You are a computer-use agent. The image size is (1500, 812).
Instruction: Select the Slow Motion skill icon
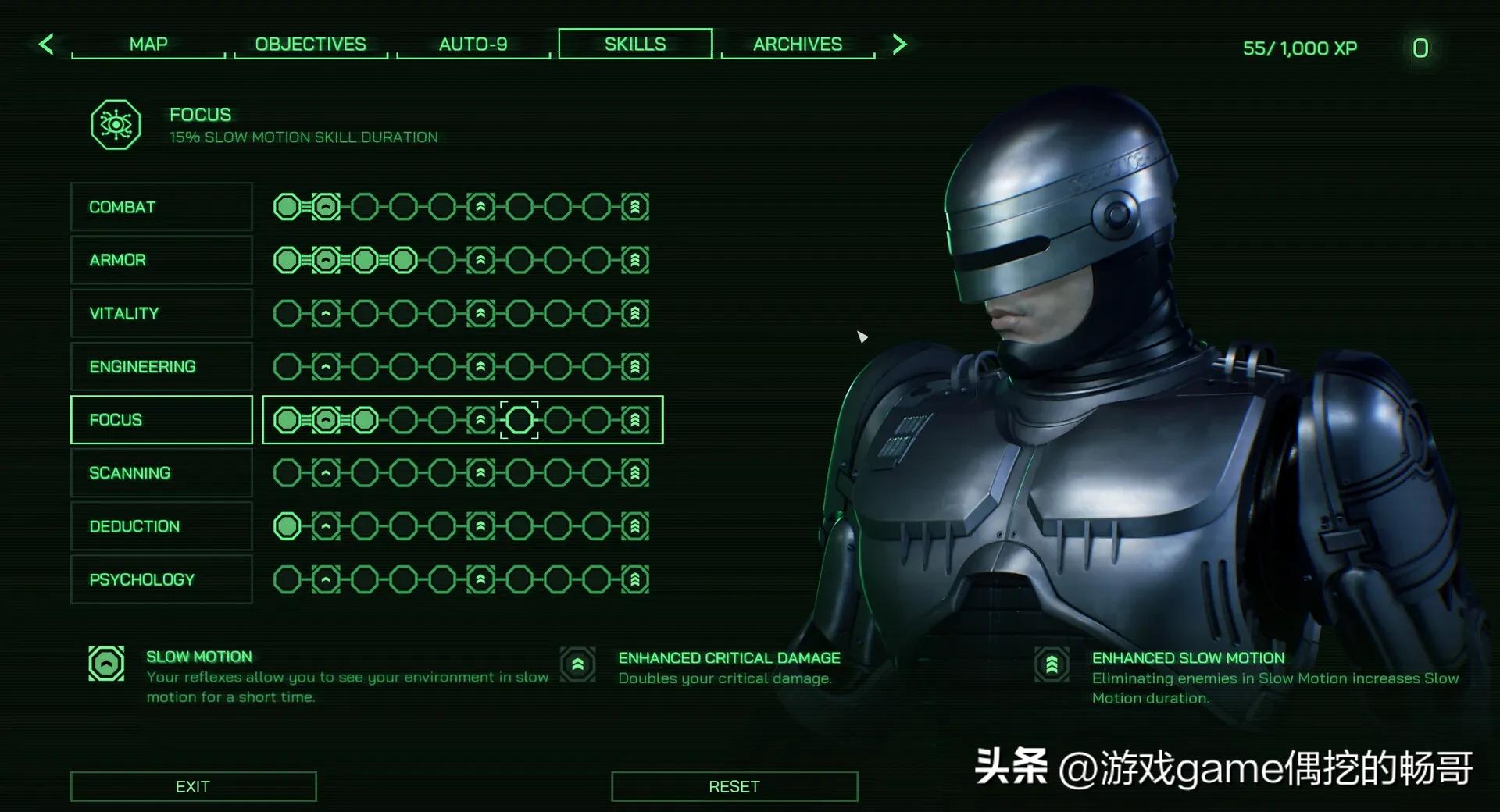[105, 664]
